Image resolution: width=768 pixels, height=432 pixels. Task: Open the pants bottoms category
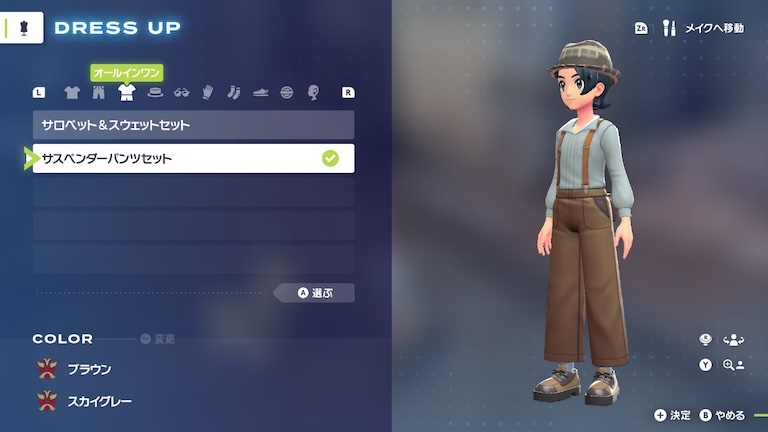(98, 93)
